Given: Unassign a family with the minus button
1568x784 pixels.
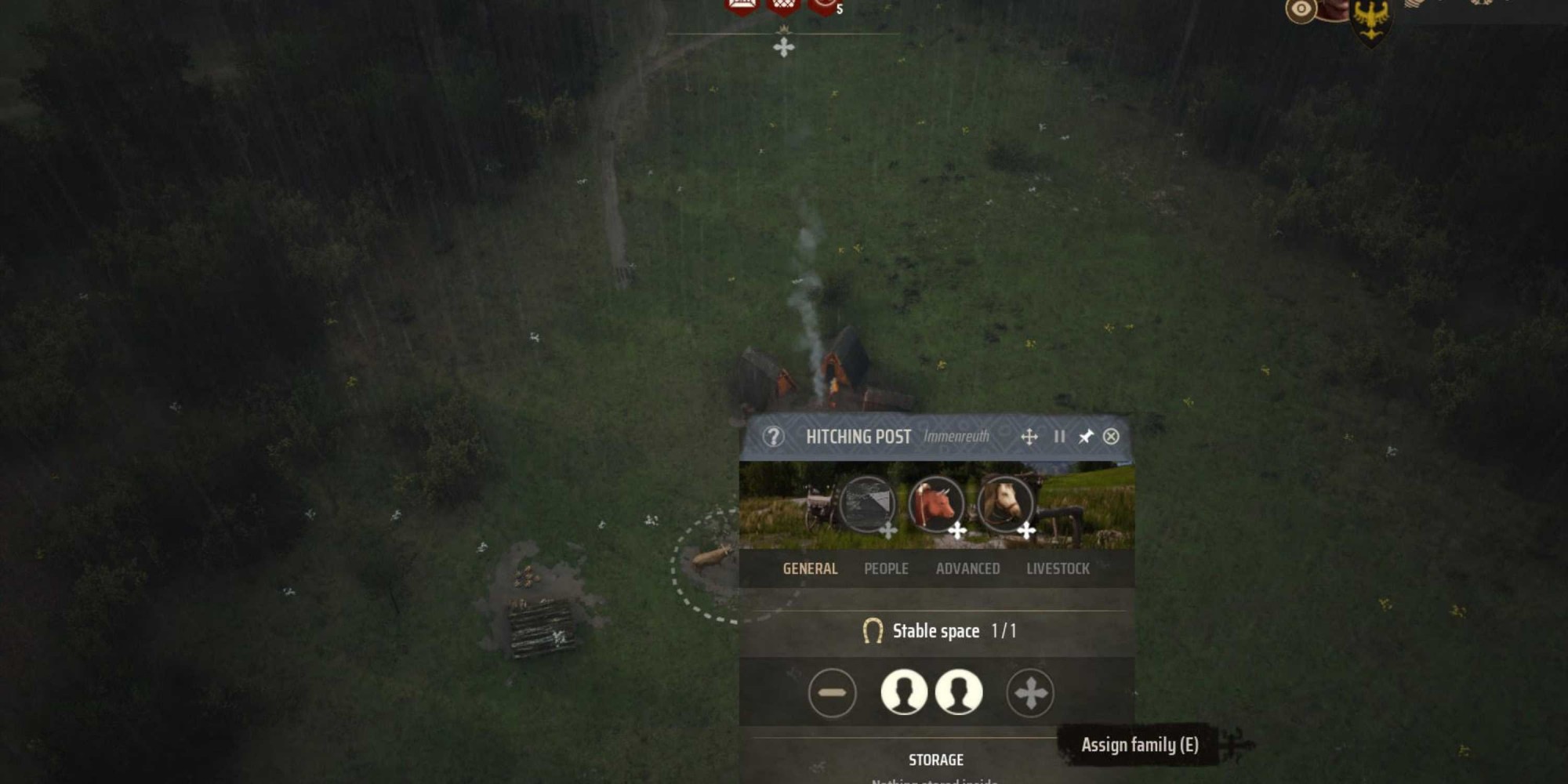Looking at the screenshot, I should coord(832,693).
